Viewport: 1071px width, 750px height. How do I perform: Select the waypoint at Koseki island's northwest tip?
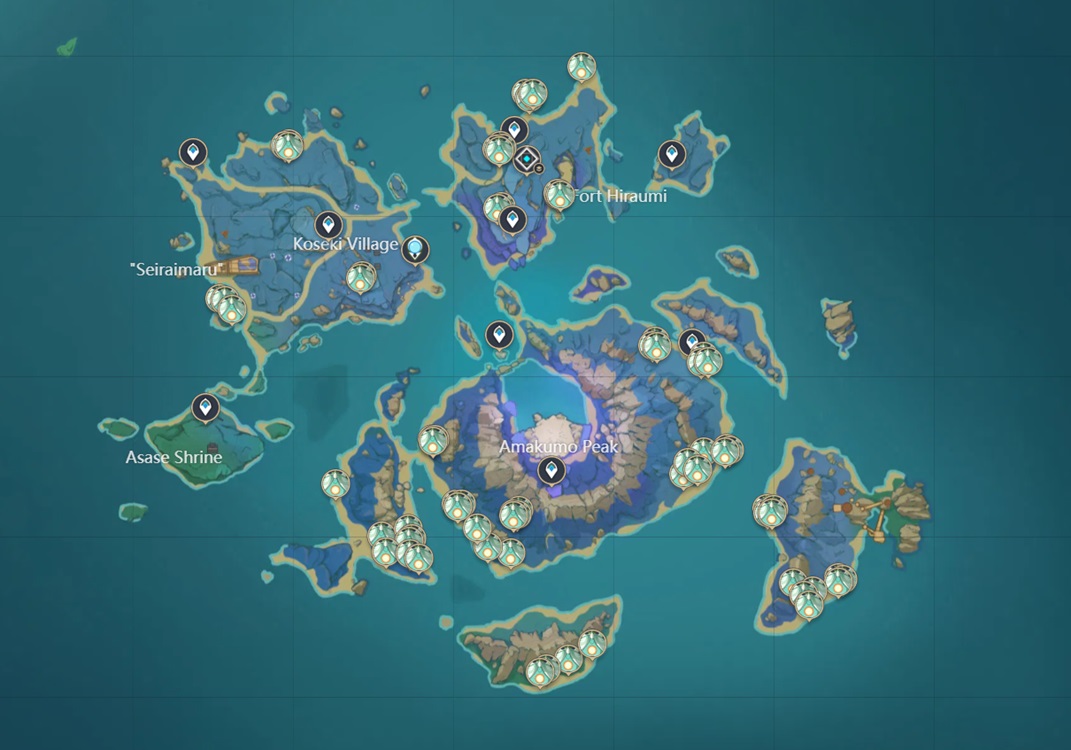pyautogui.click(x=193, y=152)
